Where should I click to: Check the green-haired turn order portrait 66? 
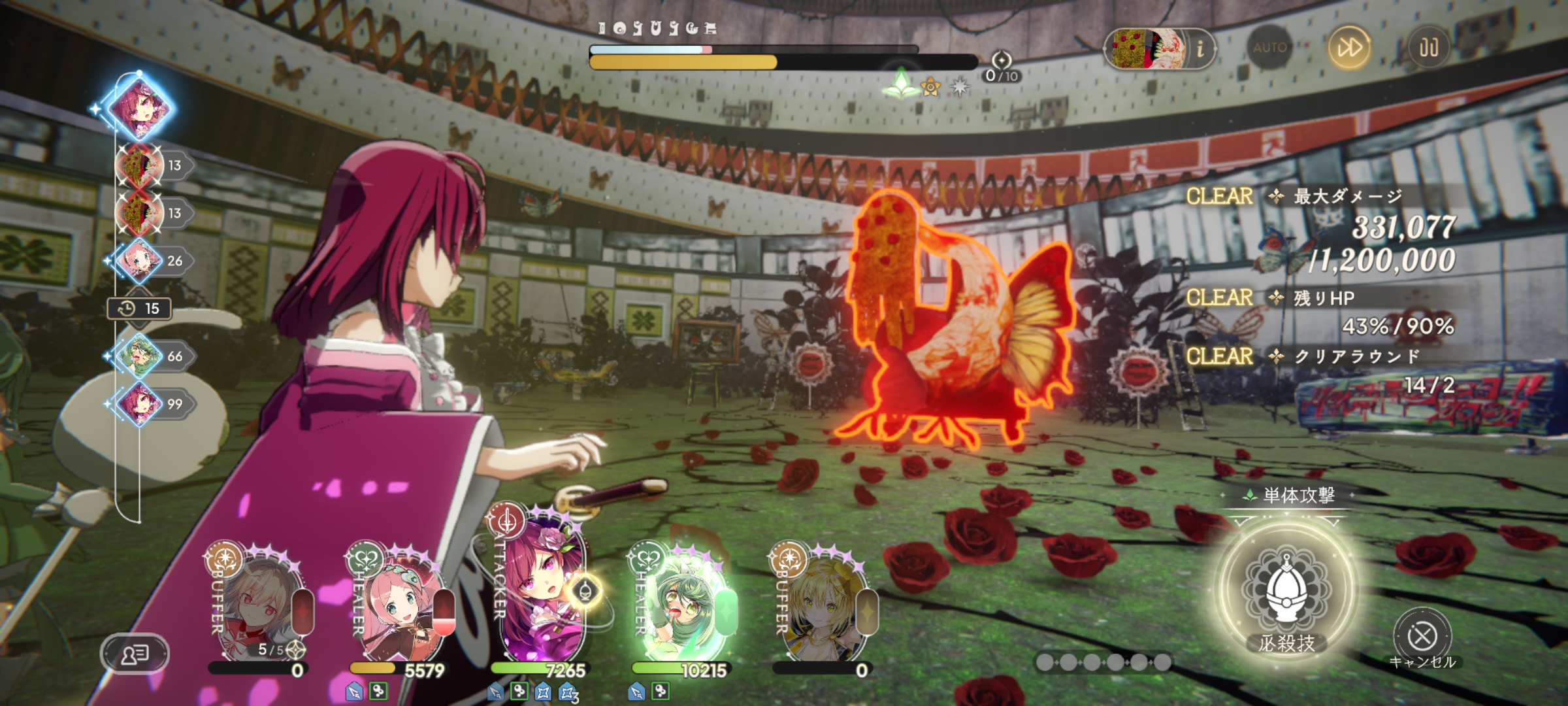click(139, 356)
